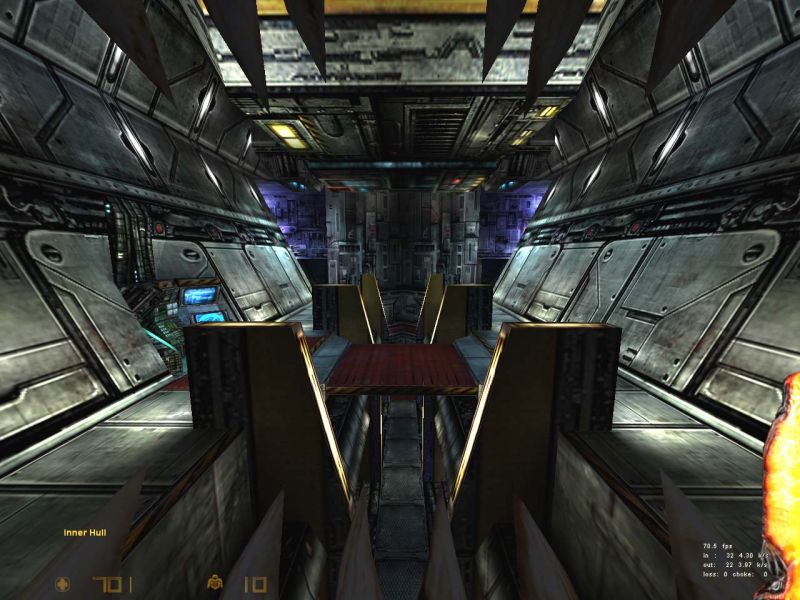The width and height of the screenshot is (800, 600).
Task: Select the armor carapace icon
Action: pyautogui.click(x=214, y=583)
